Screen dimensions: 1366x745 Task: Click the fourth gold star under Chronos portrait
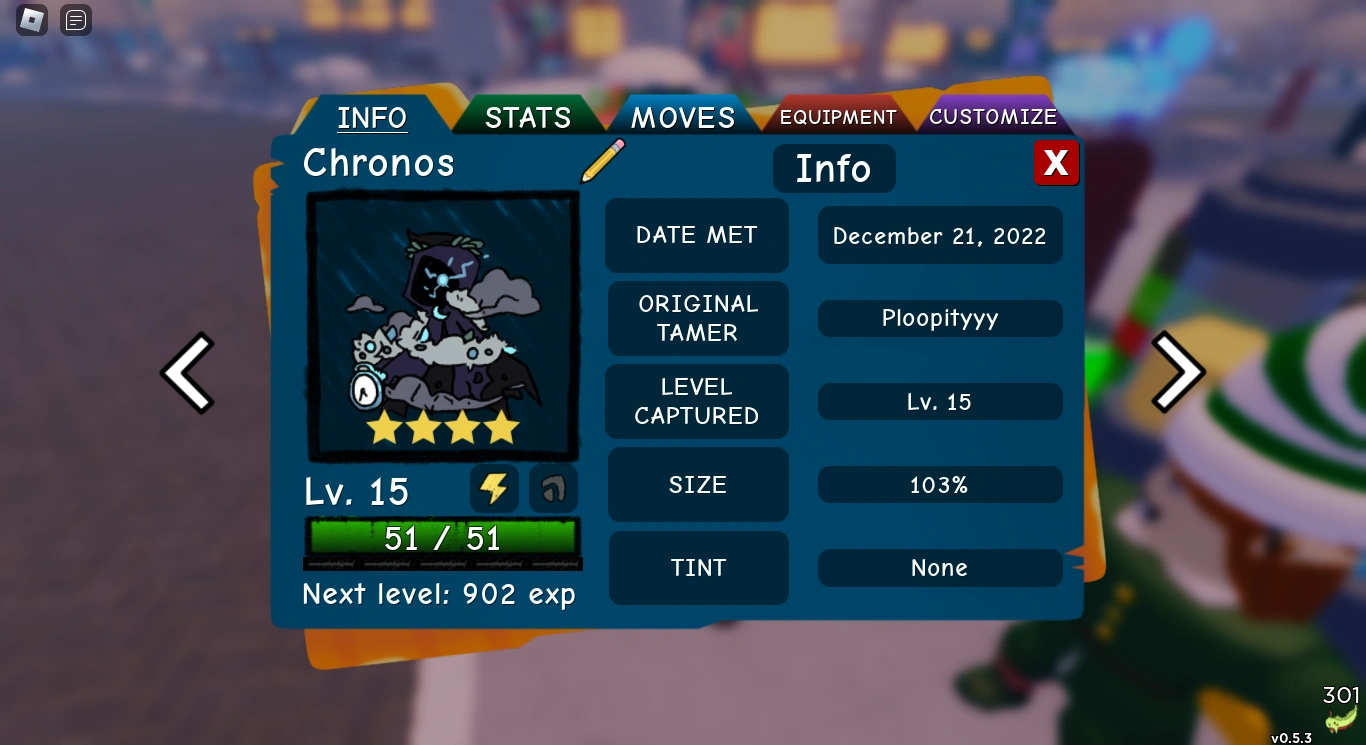(x=499, y=428)
